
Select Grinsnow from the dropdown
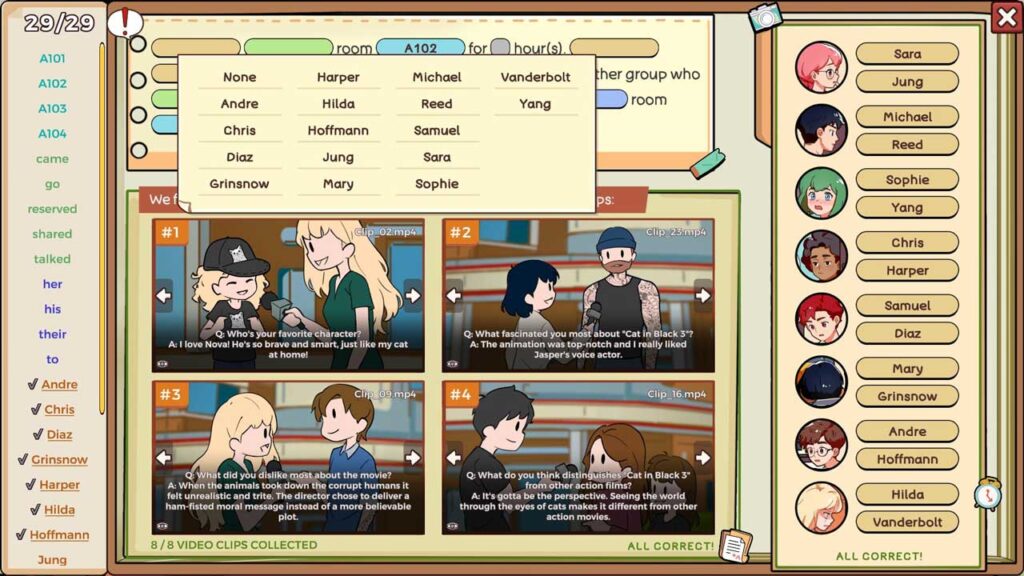point(240,184)
